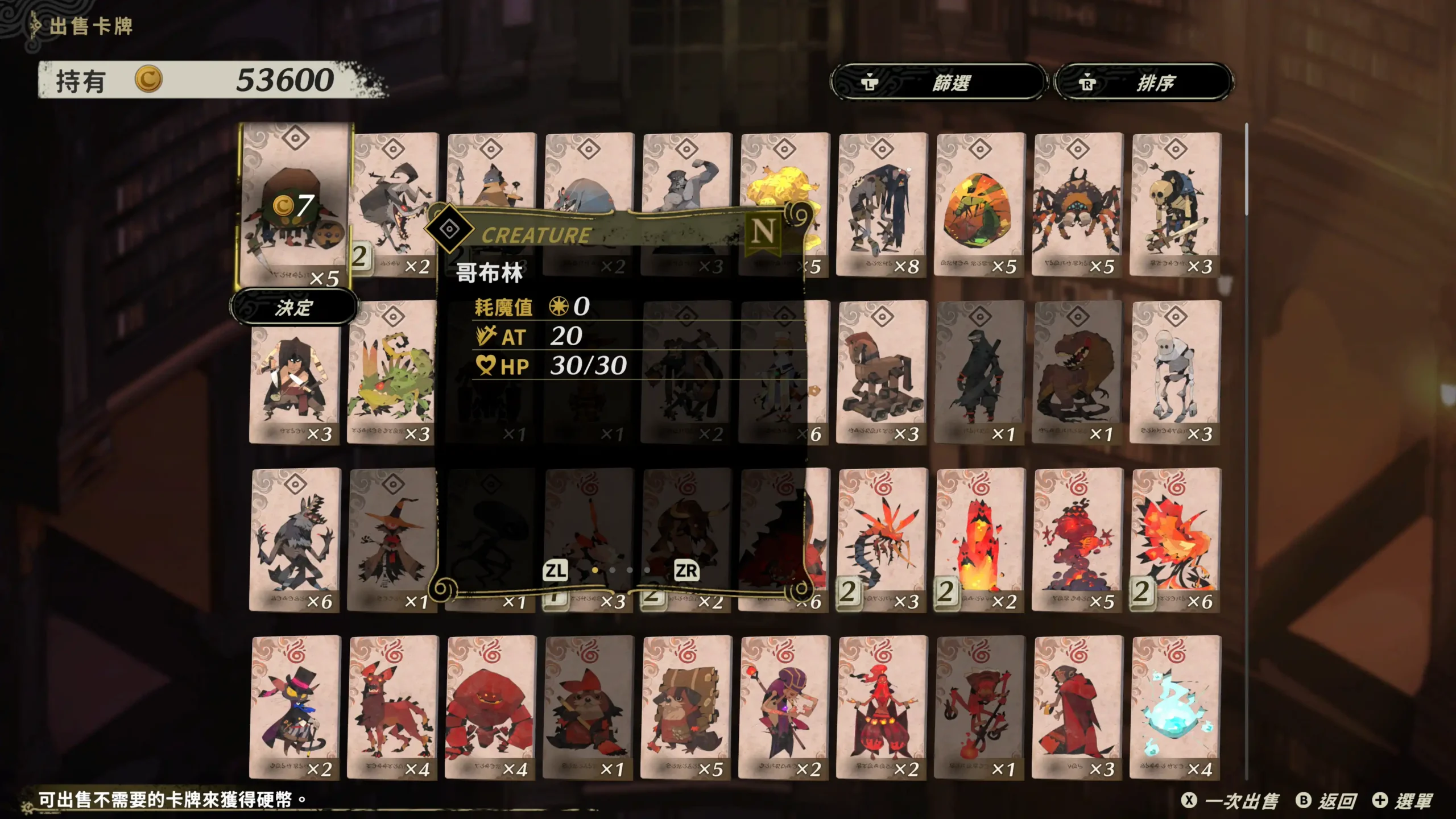Confirm with the 決定 button
This screenshot has height=819, width=1456.
point(294,308)
